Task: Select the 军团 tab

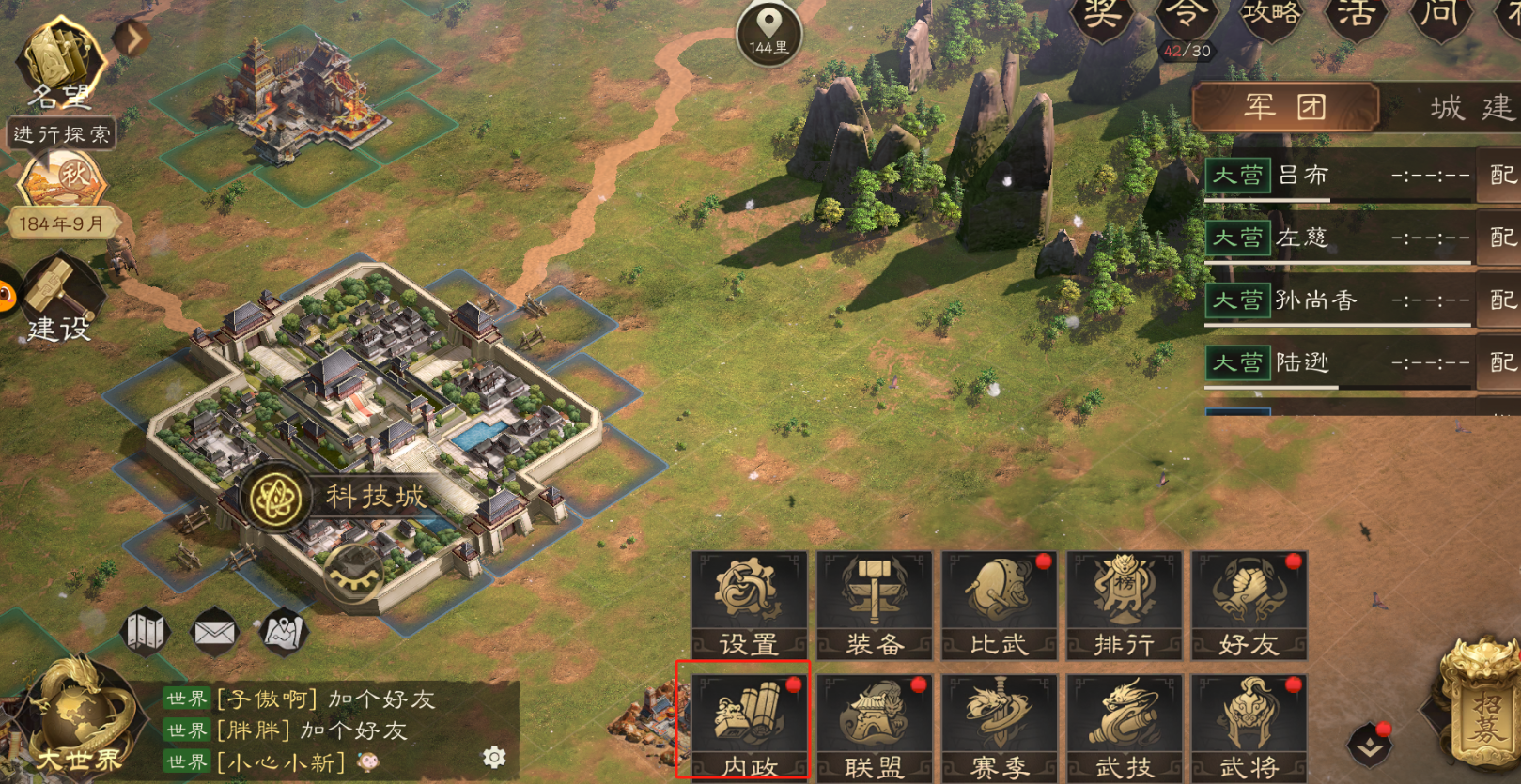Action: tap(1286, 106)
